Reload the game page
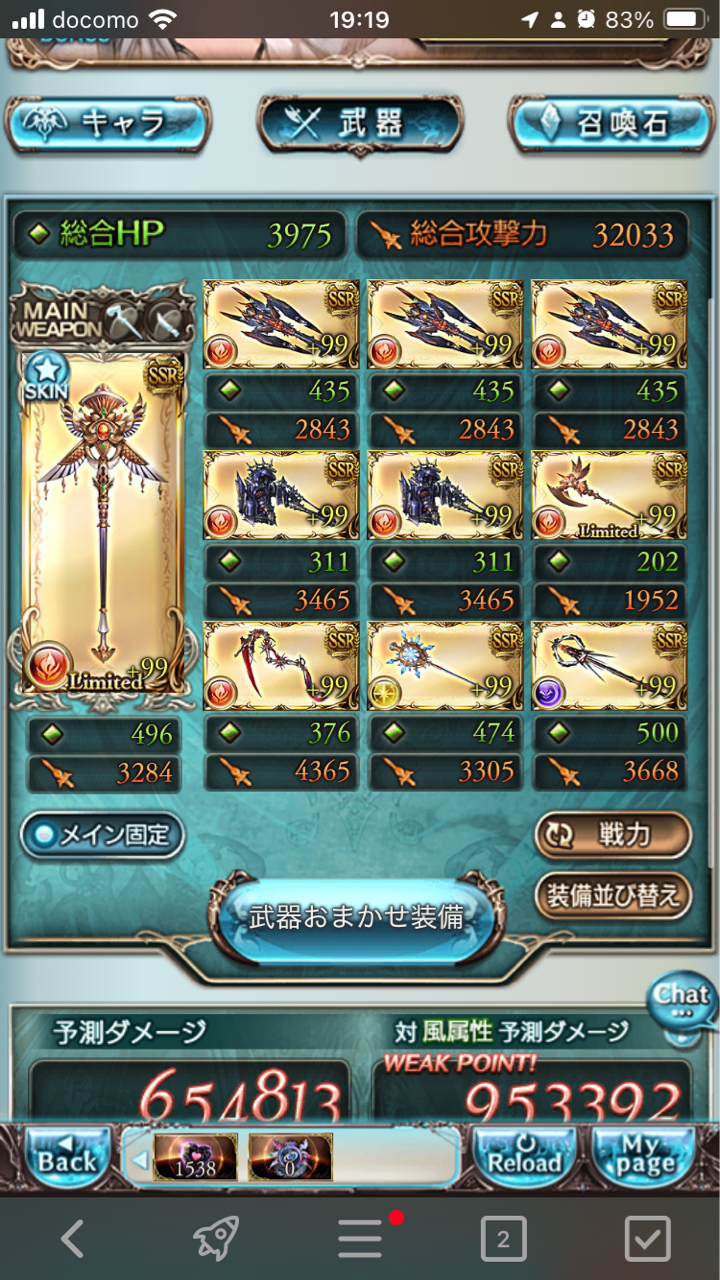Viewport: 720px width, 1280px height. pyautogui.click(x=523, y=1156)
